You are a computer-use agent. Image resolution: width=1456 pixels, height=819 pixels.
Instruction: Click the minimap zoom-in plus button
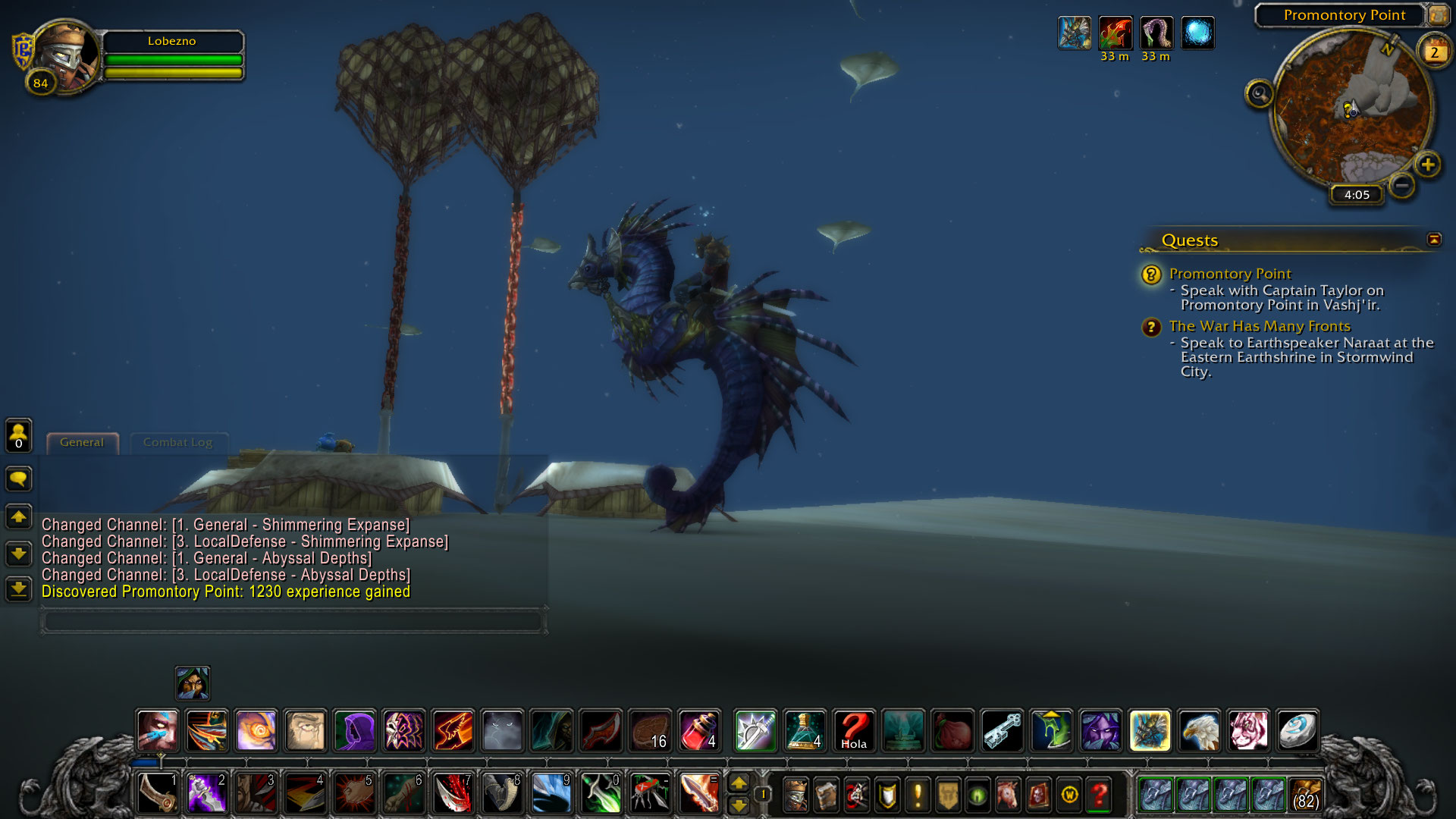pyautogui.click(x=1428, y=165)
